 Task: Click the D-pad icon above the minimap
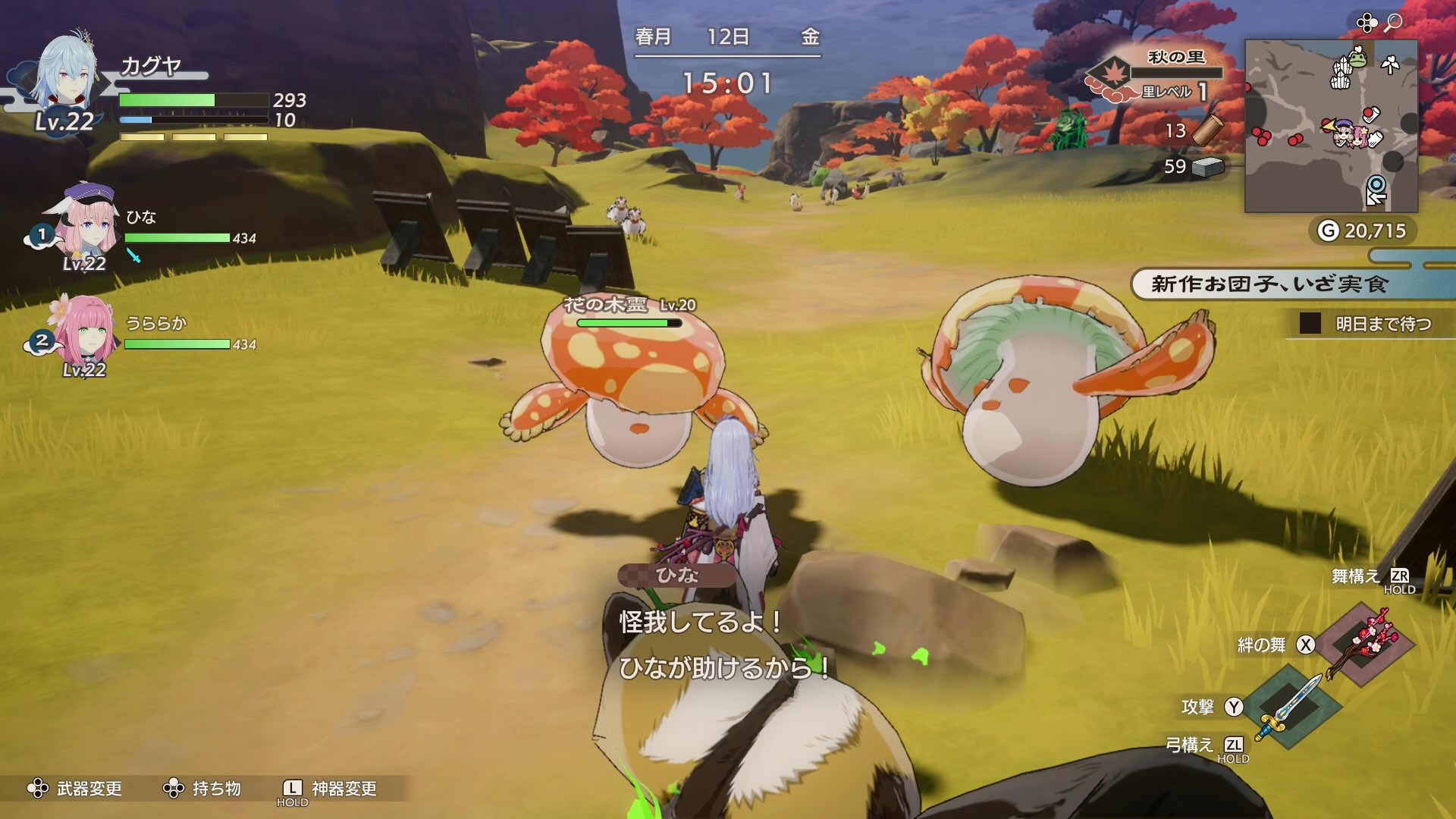pyautogui.click(x=1367, y=21)
